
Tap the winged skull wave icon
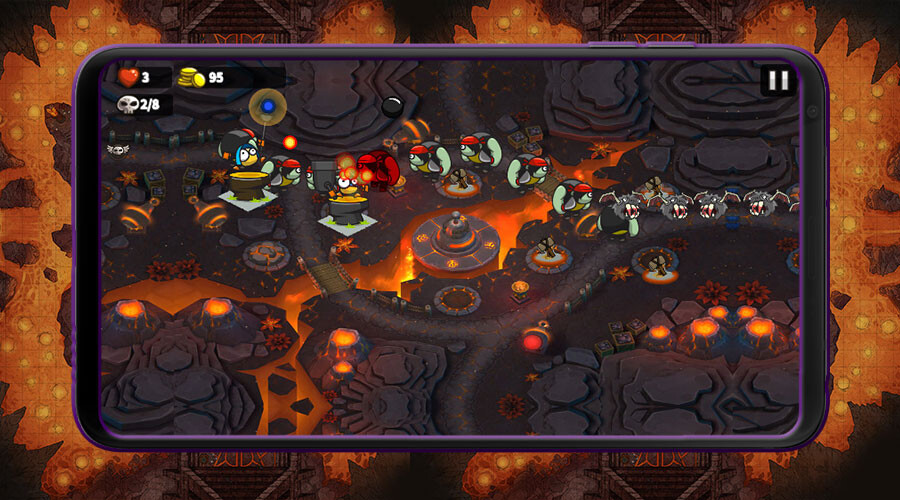click(118, 149)
